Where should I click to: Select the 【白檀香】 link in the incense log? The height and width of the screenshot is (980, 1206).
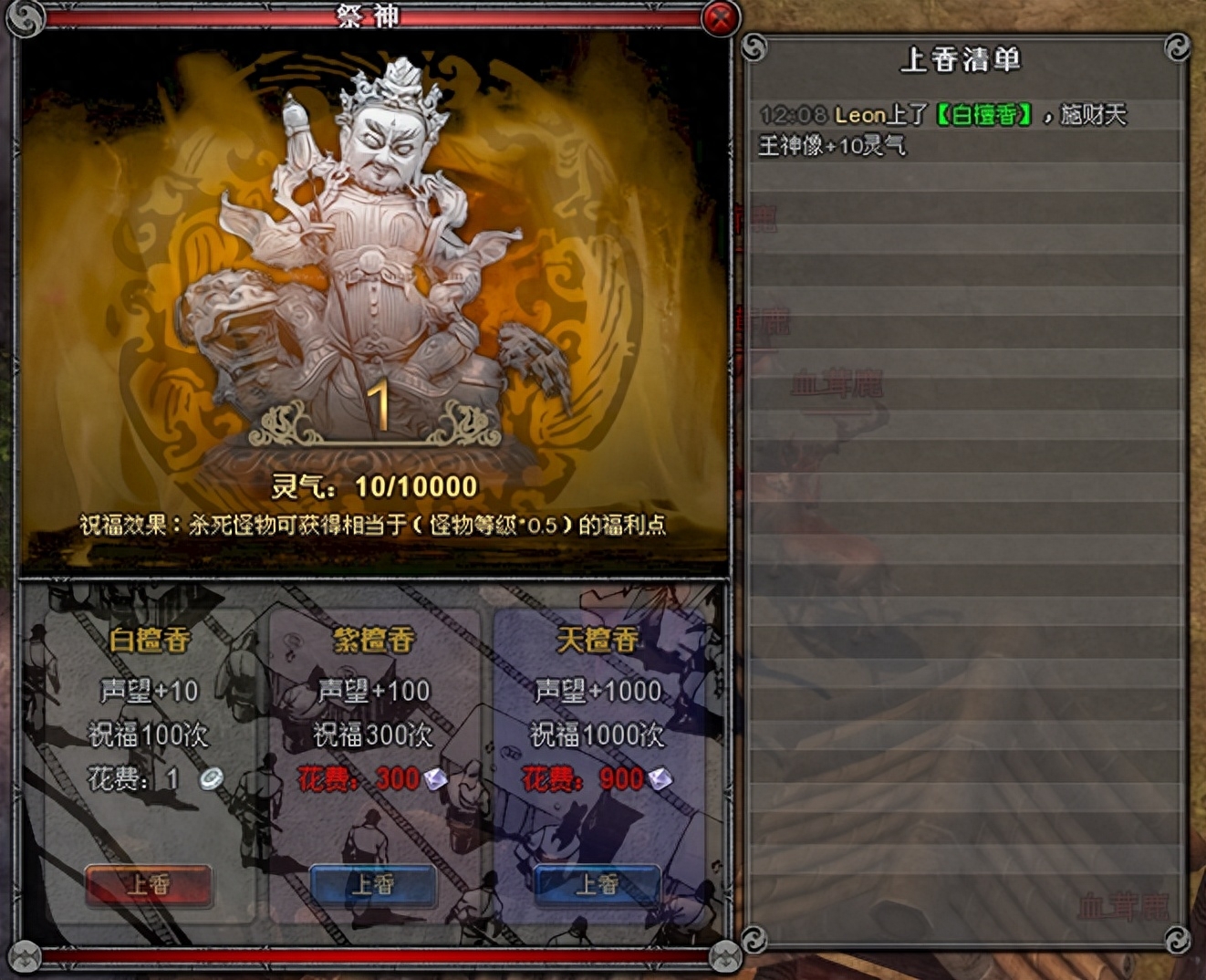click(x=985, y=115)
